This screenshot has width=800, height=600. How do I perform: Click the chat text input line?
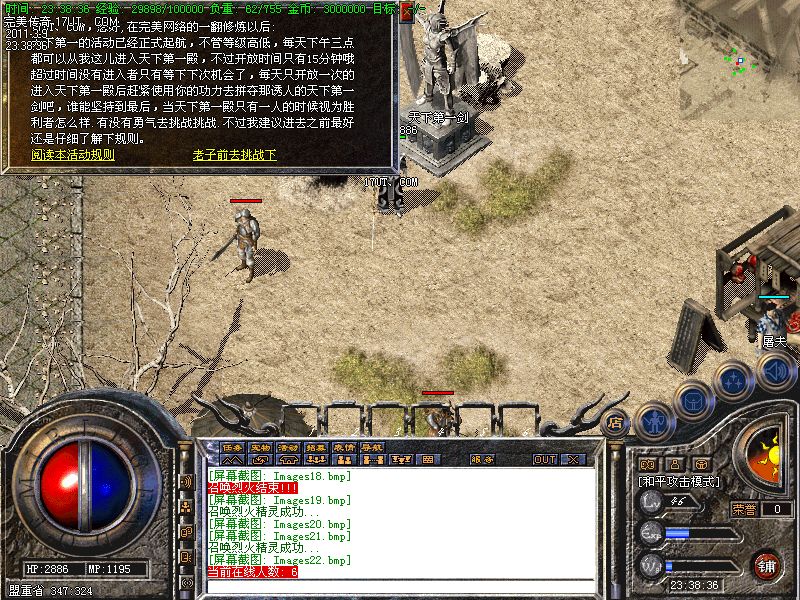(400, 585)
